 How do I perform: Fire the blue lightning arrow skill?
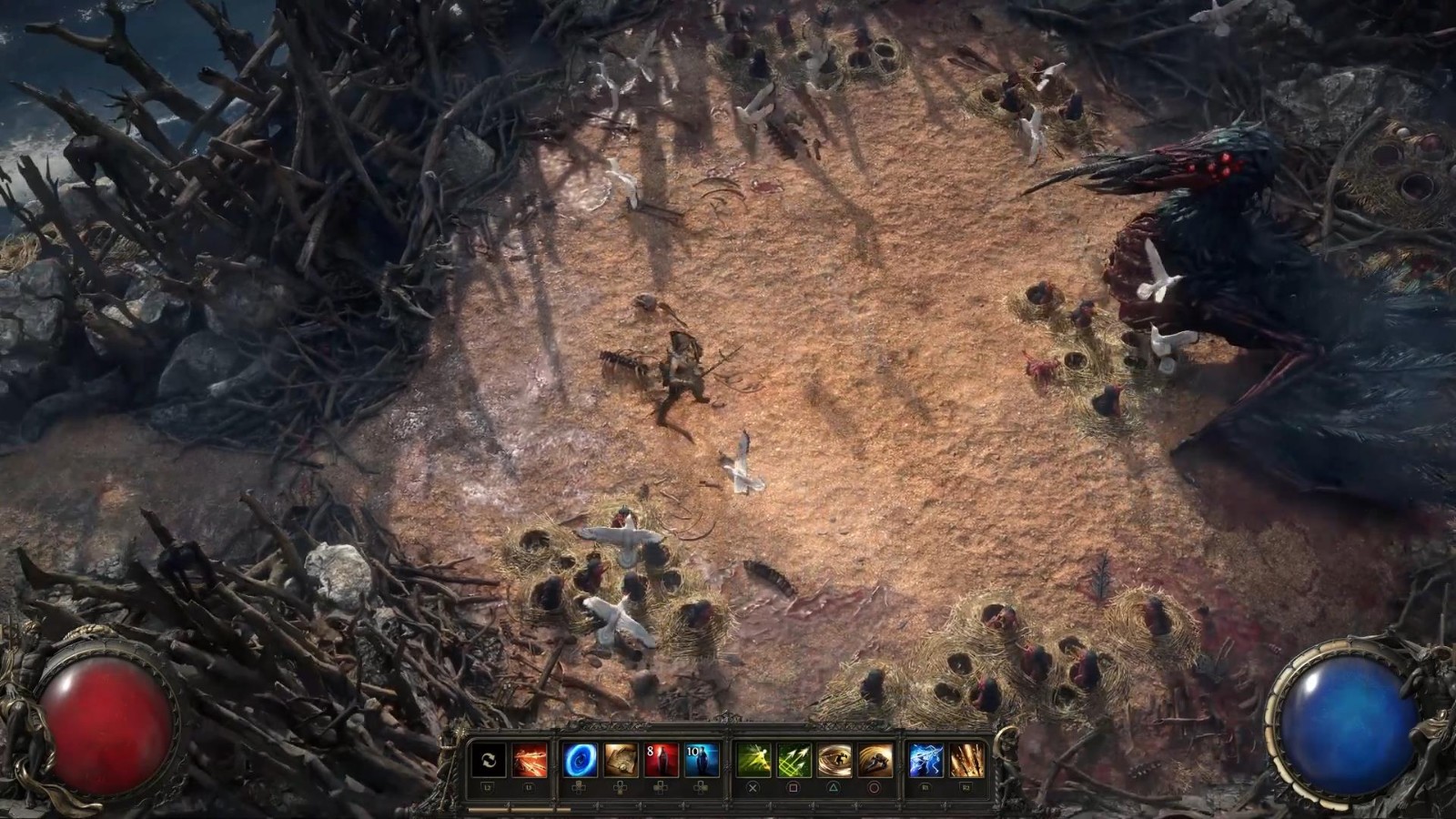click(x=925, y=760)
